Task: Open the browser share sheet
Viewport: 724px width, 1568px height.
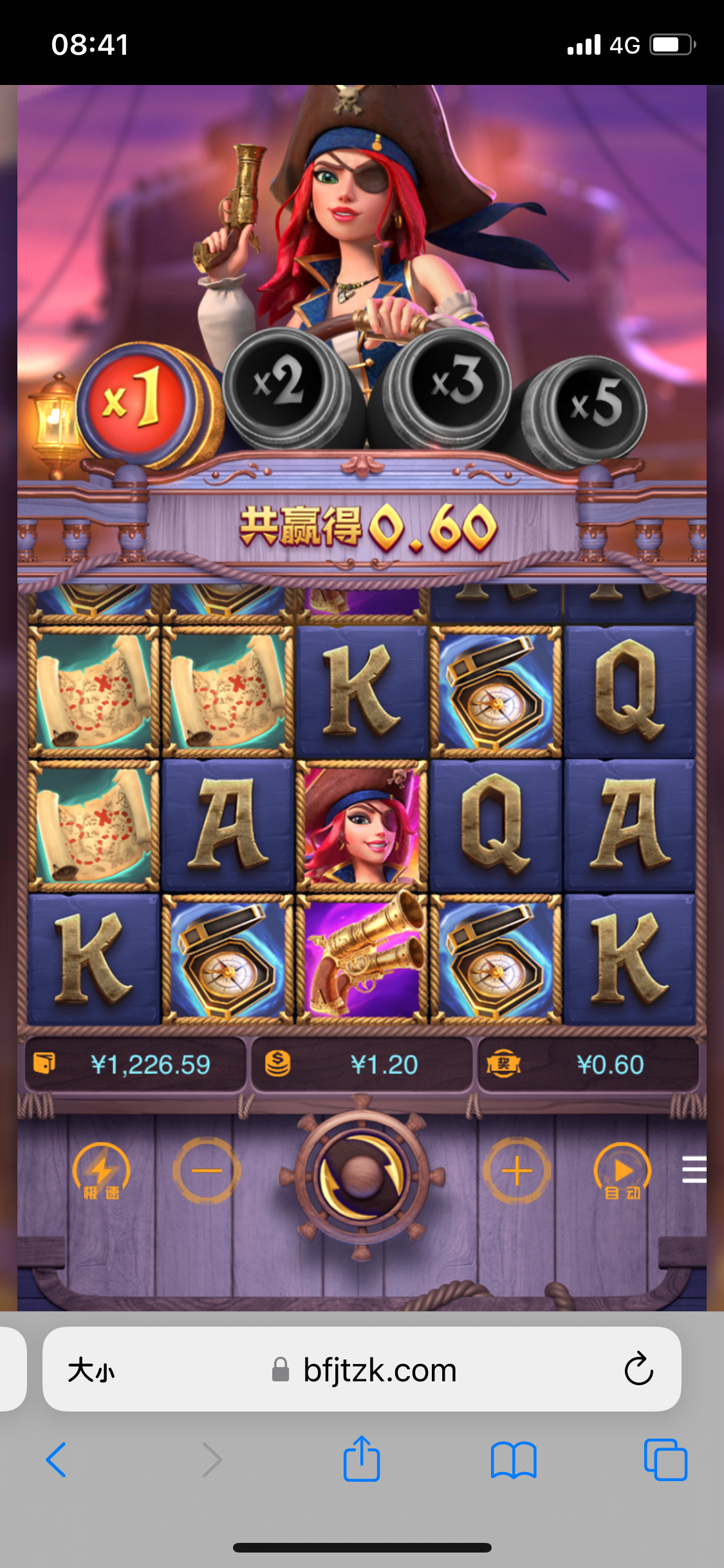Action: coord(362,1459)
